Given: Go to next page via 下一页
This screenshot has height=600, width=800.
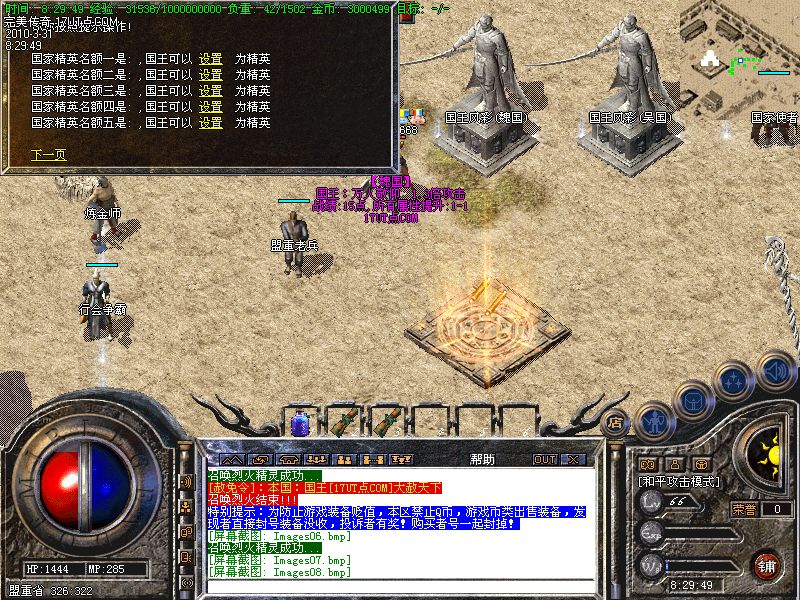Looking at the screenshot, I should tap(48, 155).
